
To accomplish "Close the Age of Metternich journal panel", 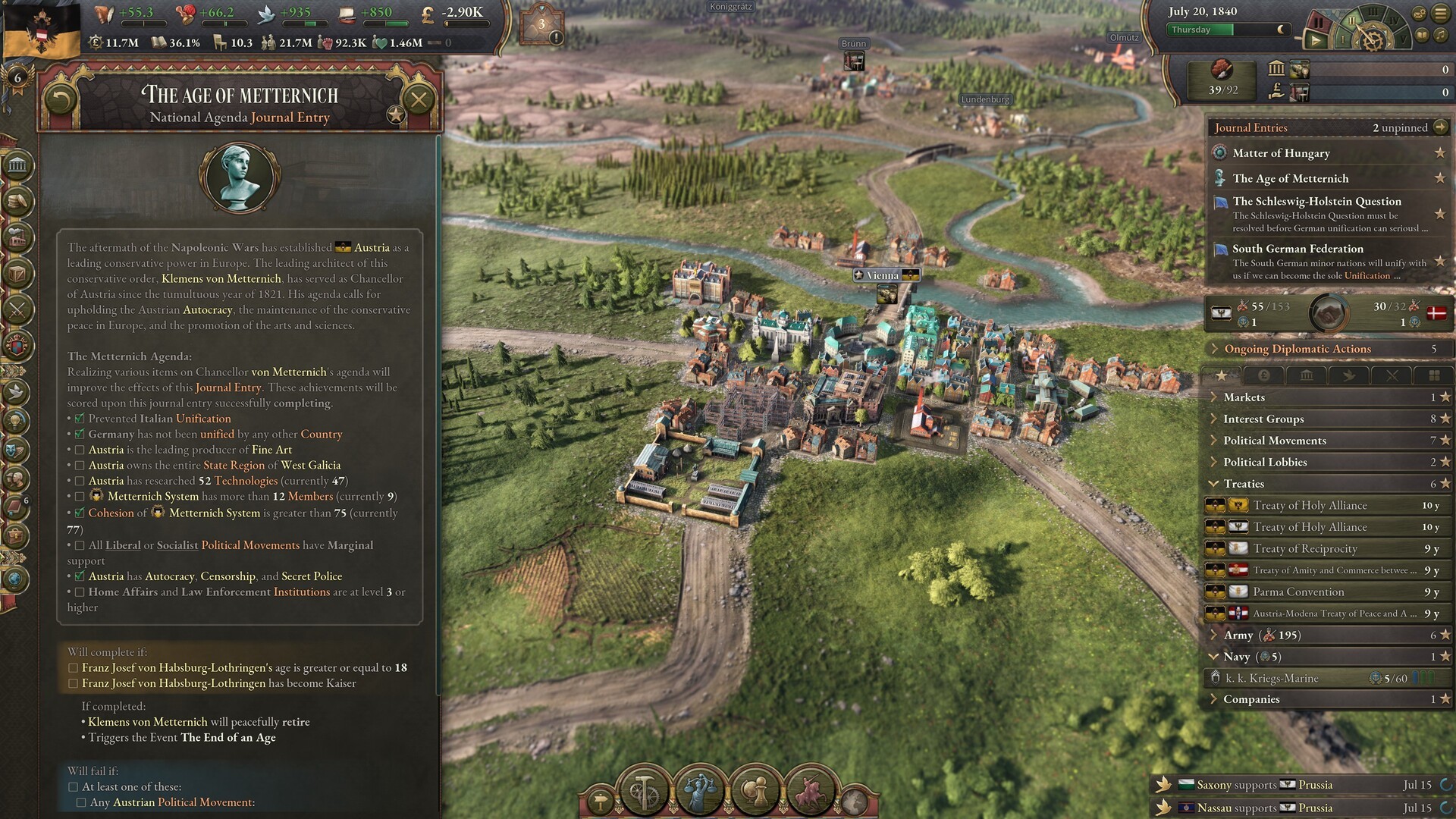I will pos(418,99).
